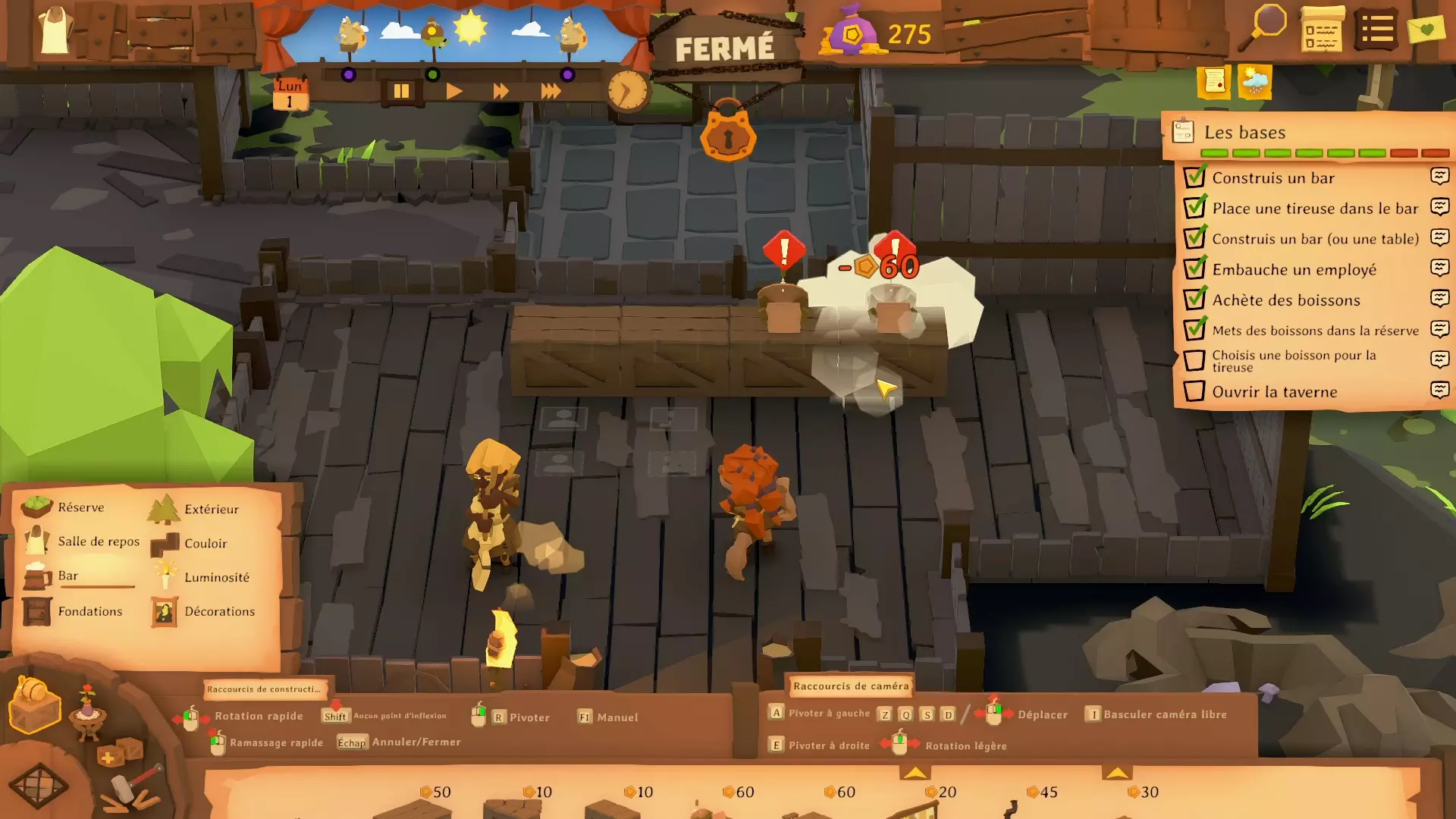The height and width of the screenshot is (819, 1456).
Task: Open the checklist scroll menu
Action: [1322, 30]
